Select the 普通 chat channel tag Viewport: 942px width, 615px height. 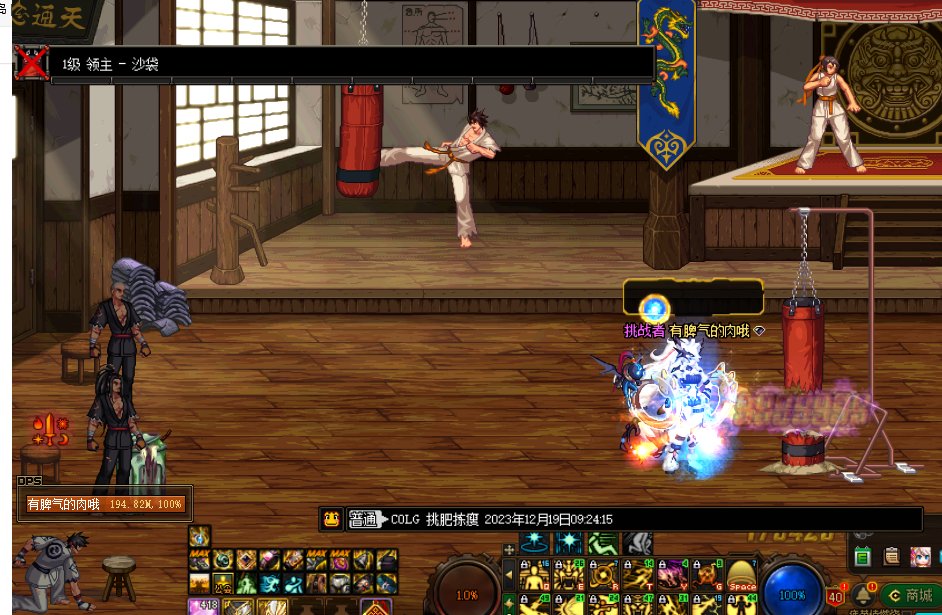(362, 519)
